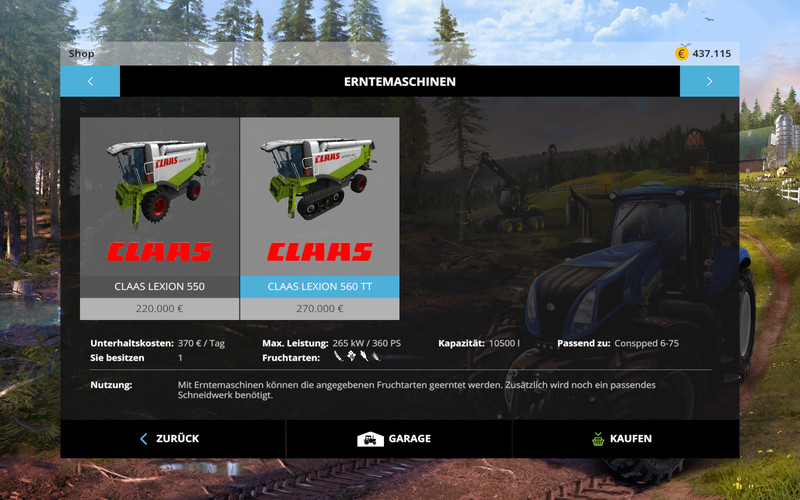
Task: Click the Zurück back button
Action: [172, 438]
